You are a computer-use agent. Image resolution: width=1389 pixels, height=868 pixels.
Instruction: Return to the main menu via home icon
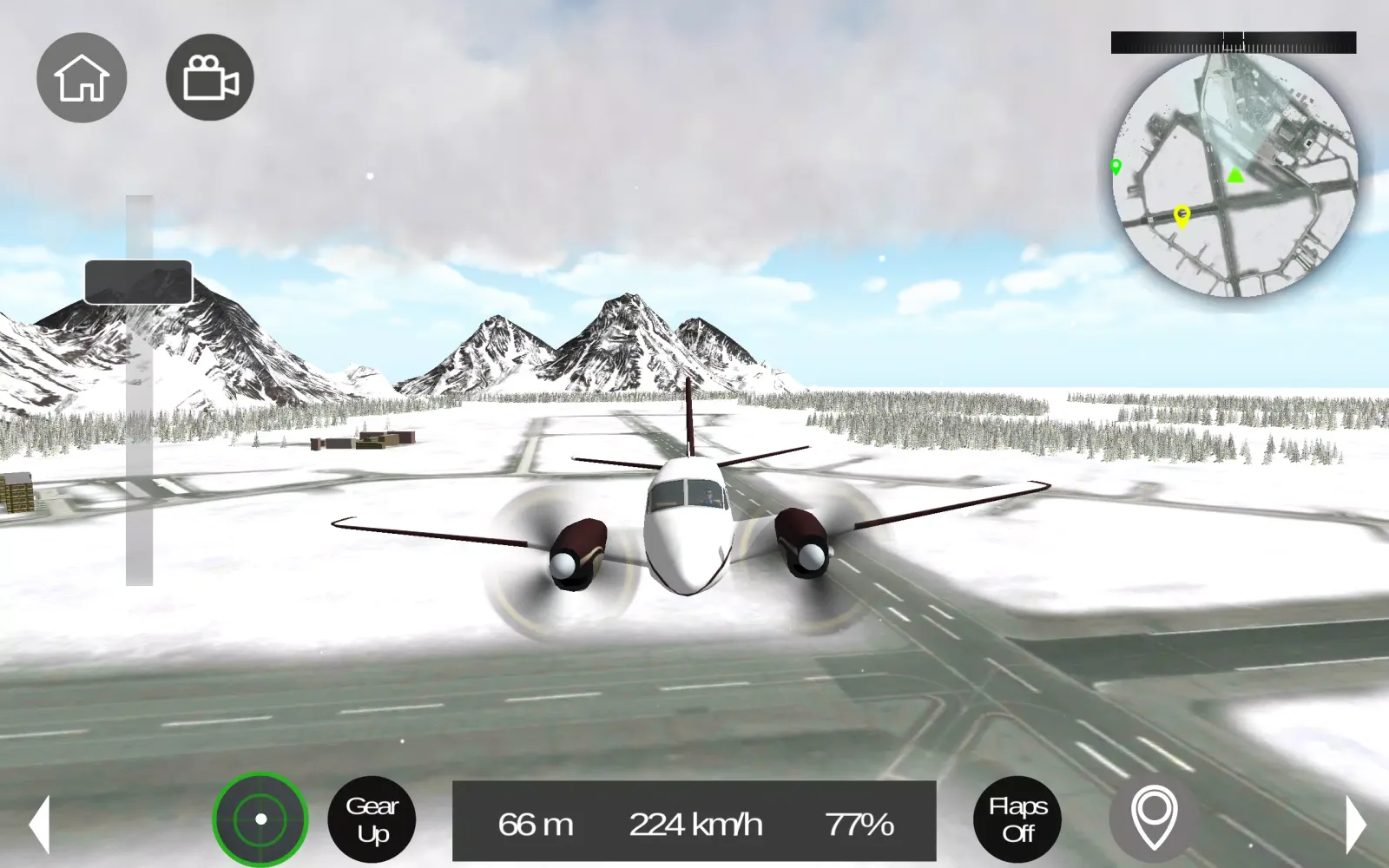pyautogui.click(x=82, y=77)
